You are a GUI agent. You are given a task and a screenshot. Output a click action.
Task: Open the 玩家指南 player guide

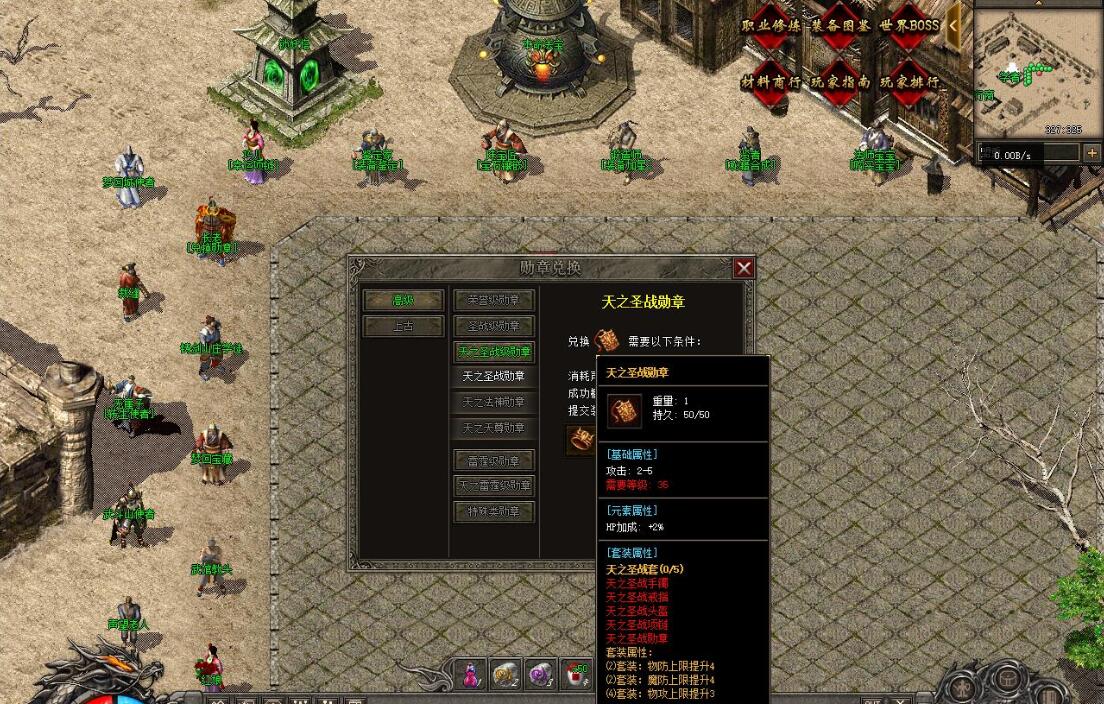coord(840,81)
